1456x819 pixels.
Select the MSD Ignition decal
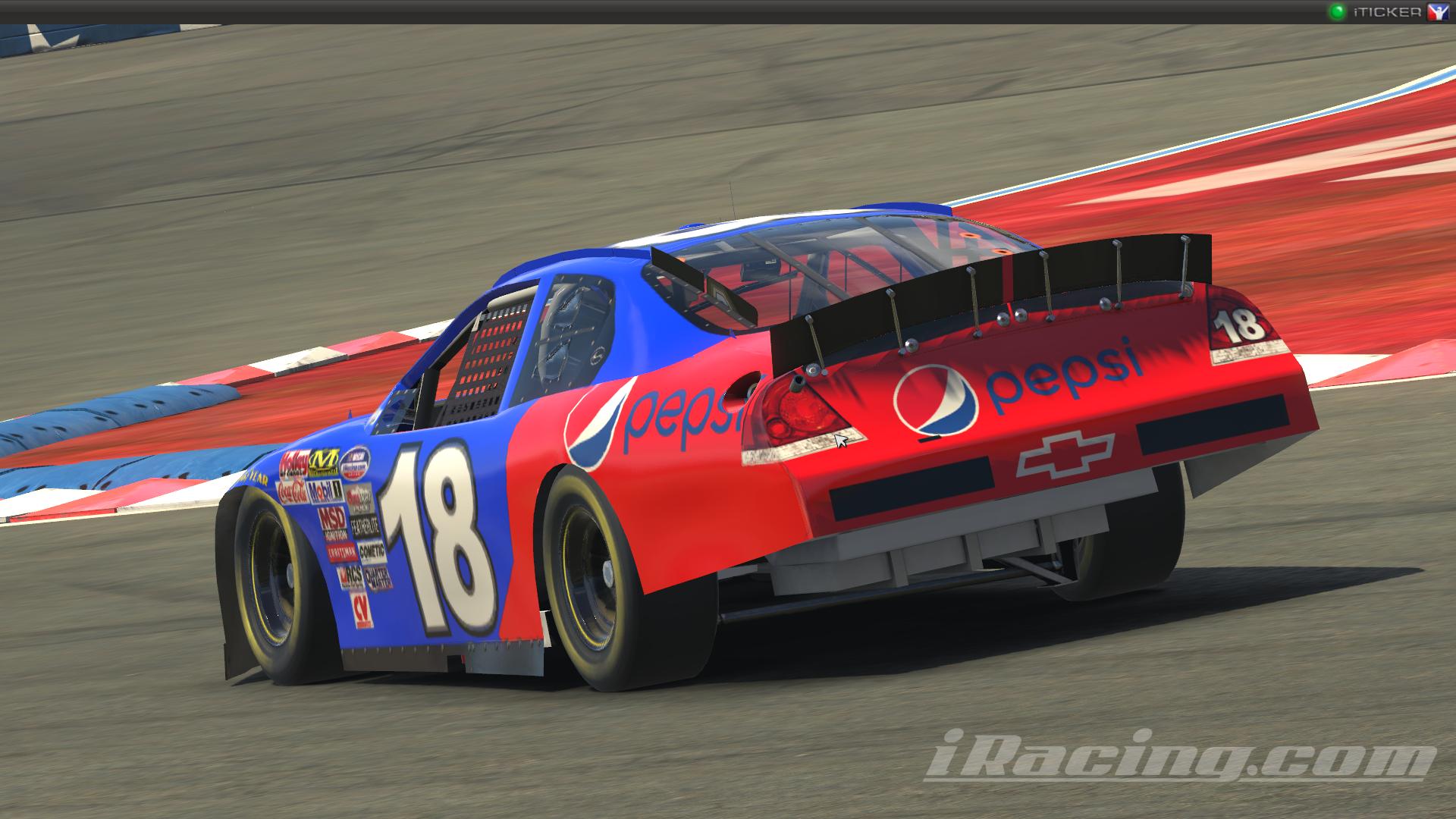tap(334, 523)
